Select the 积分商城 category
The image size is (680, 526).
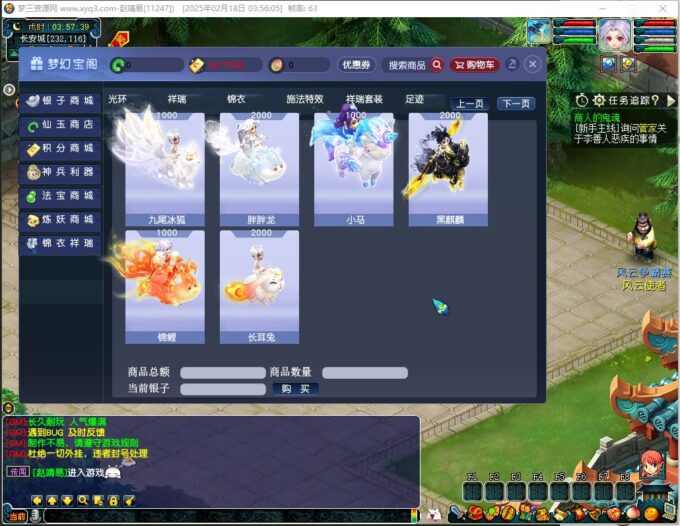pos(60,149)
